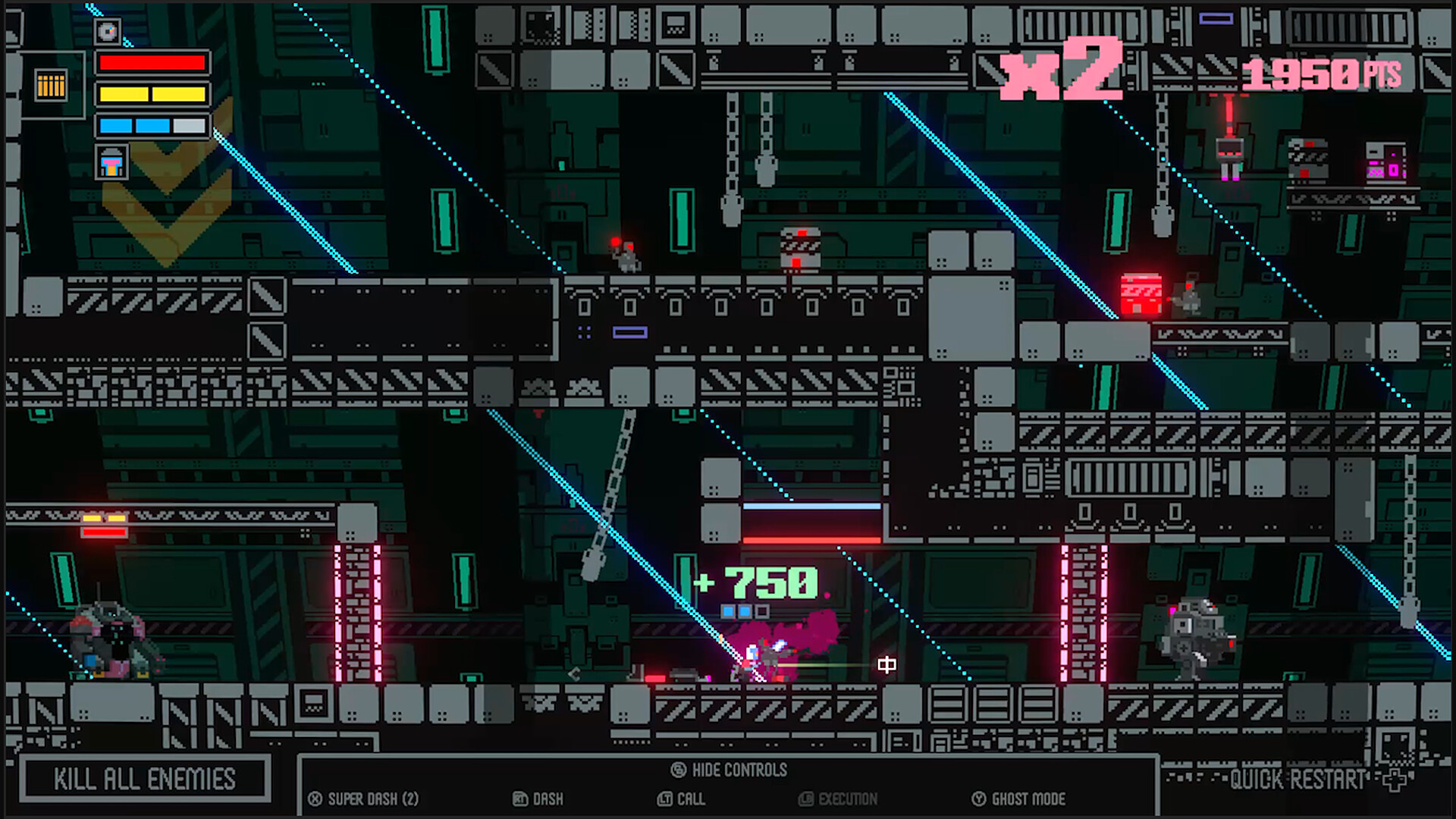Click the X button glyph next to Super Dash
The height and width of the screenshot is (819, 1456).
(x=314, y=799)
